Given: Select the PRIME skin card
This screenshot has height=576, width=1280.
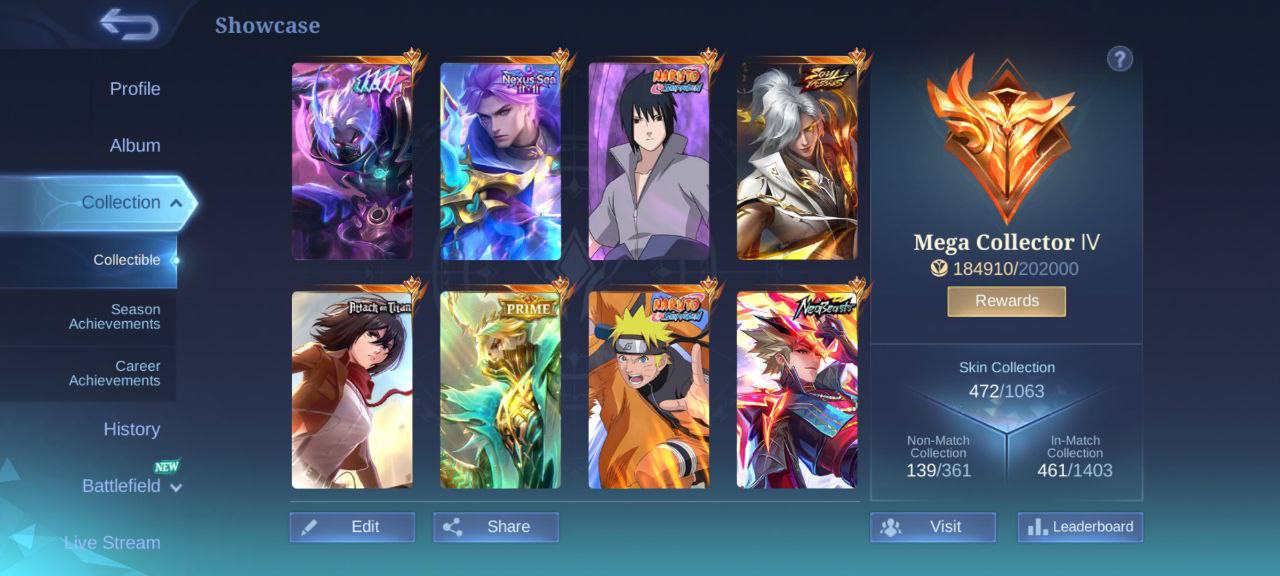Looking at the screenshot, I should (500, 390).
